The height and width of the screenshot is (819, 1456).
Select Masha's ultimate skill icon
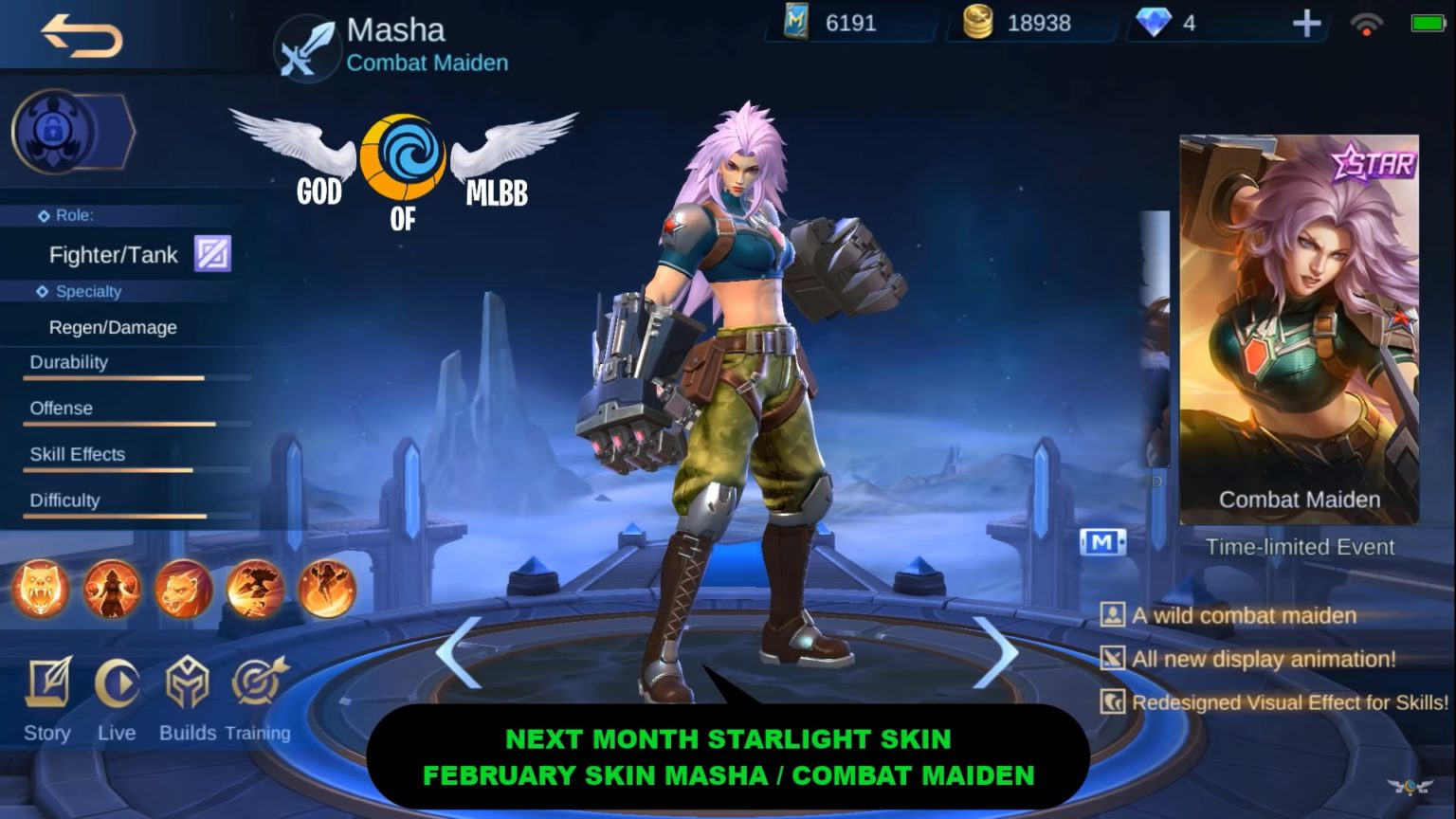pyautogui.click(x=329, y=590)
